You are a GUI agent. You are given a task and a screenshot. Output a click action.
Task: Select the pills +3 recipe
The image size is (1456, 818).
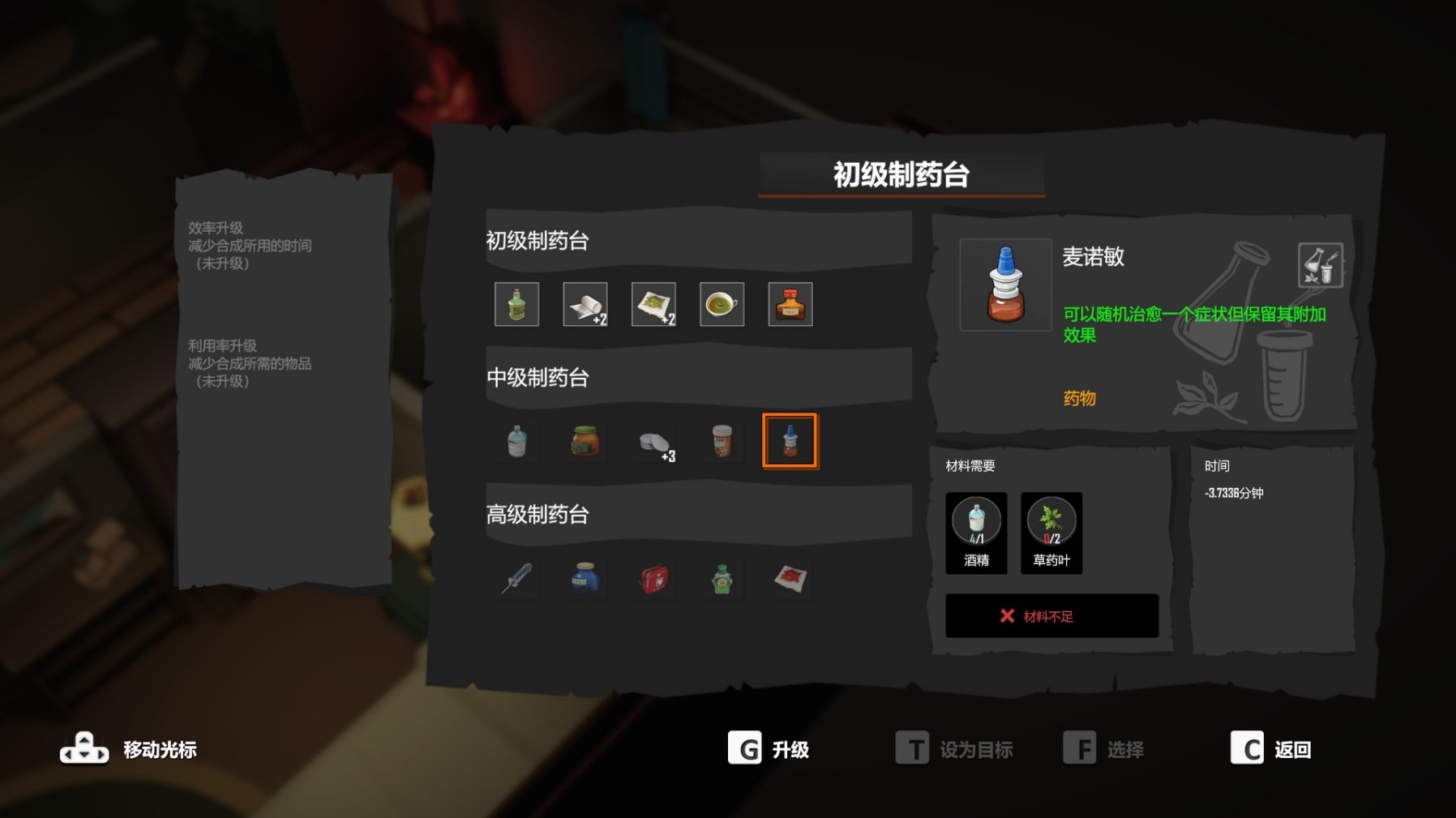click(x=653, y=440)
